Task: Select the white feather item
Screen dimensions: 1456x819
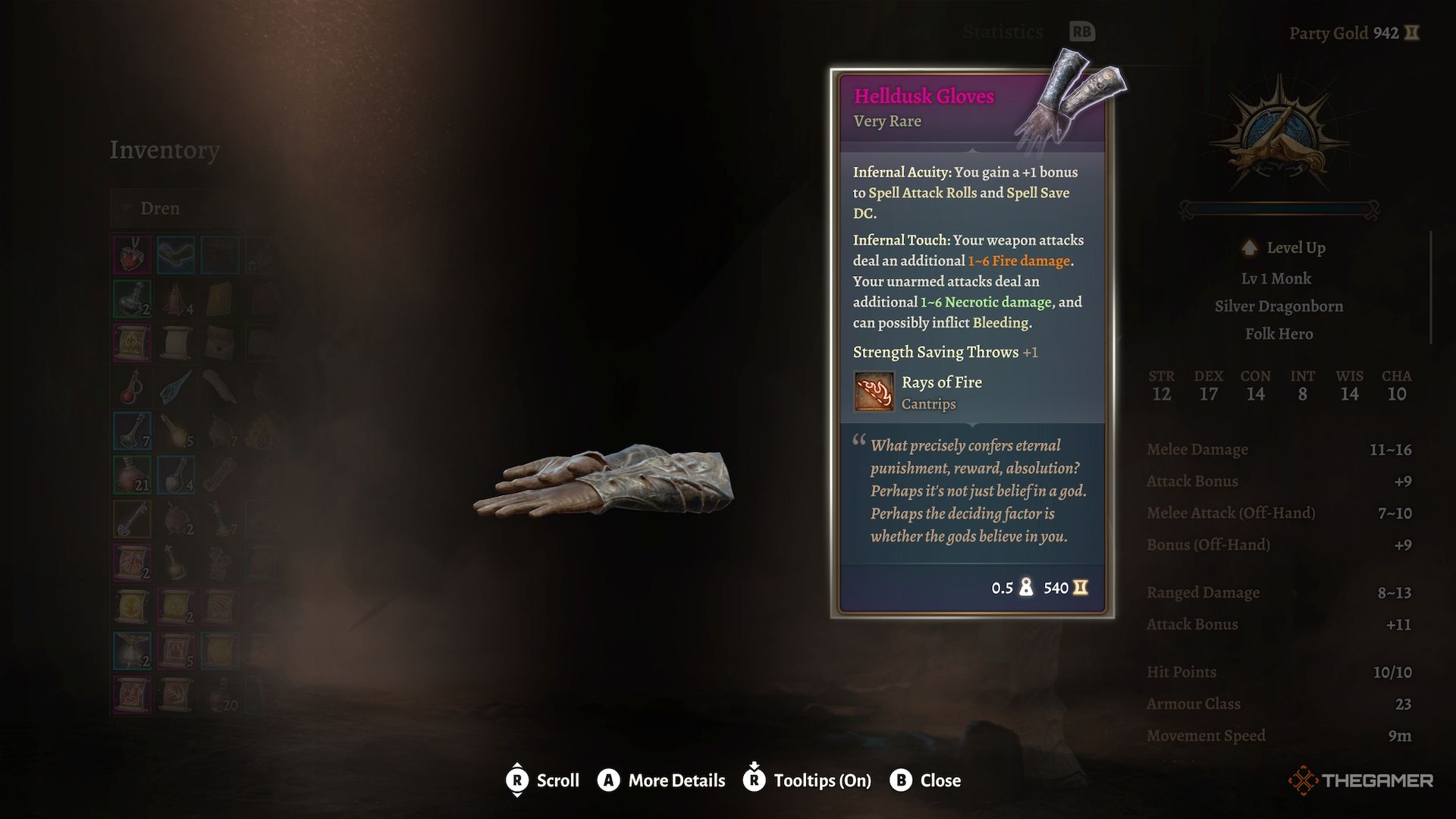Action: [220, 387]
